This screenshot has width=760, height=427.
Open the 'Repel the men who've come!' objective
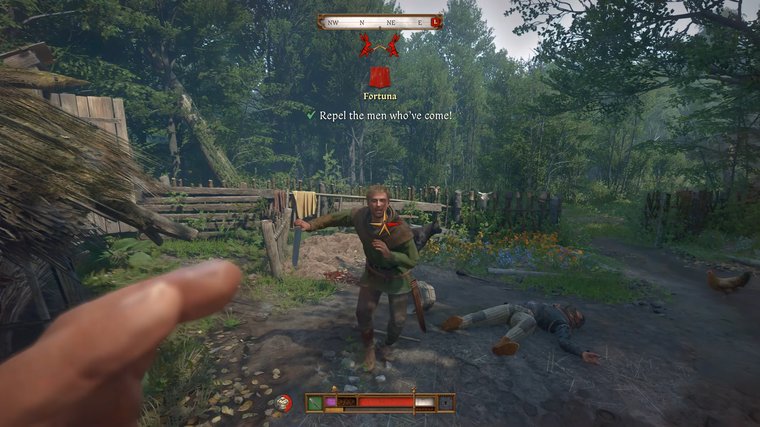point(385,115)
